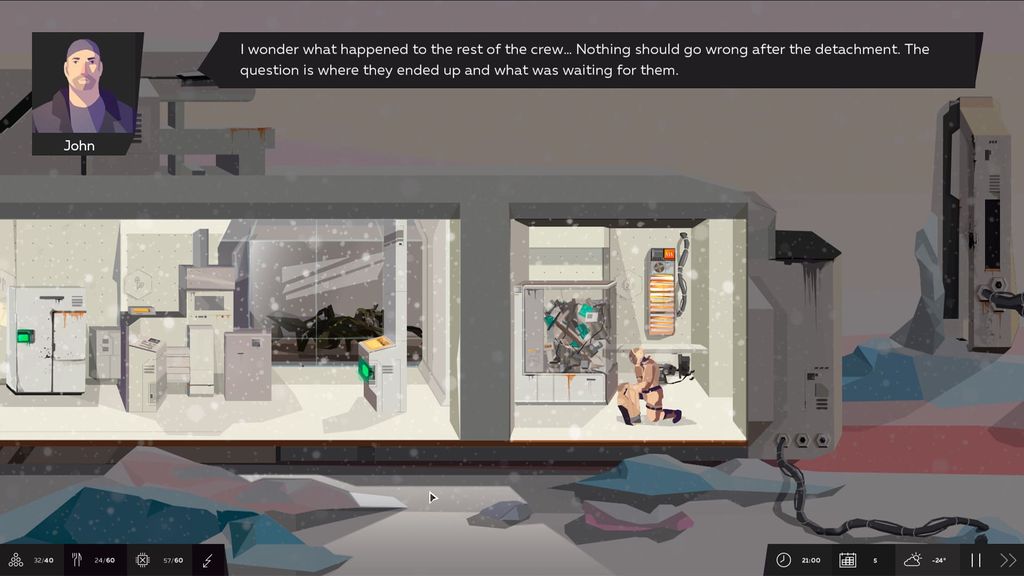
Task: Click the weather cloud and sun icon
Action: click(914, 560)
